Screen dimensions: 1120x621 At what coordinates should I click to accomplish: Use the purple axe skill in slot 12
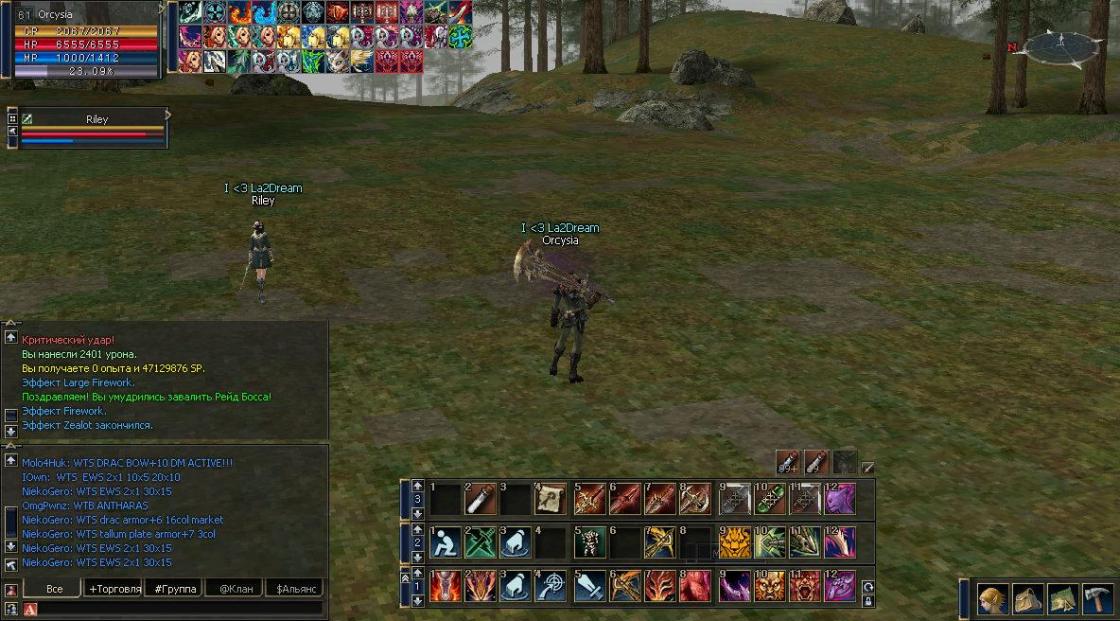click(x=840, y=586)
